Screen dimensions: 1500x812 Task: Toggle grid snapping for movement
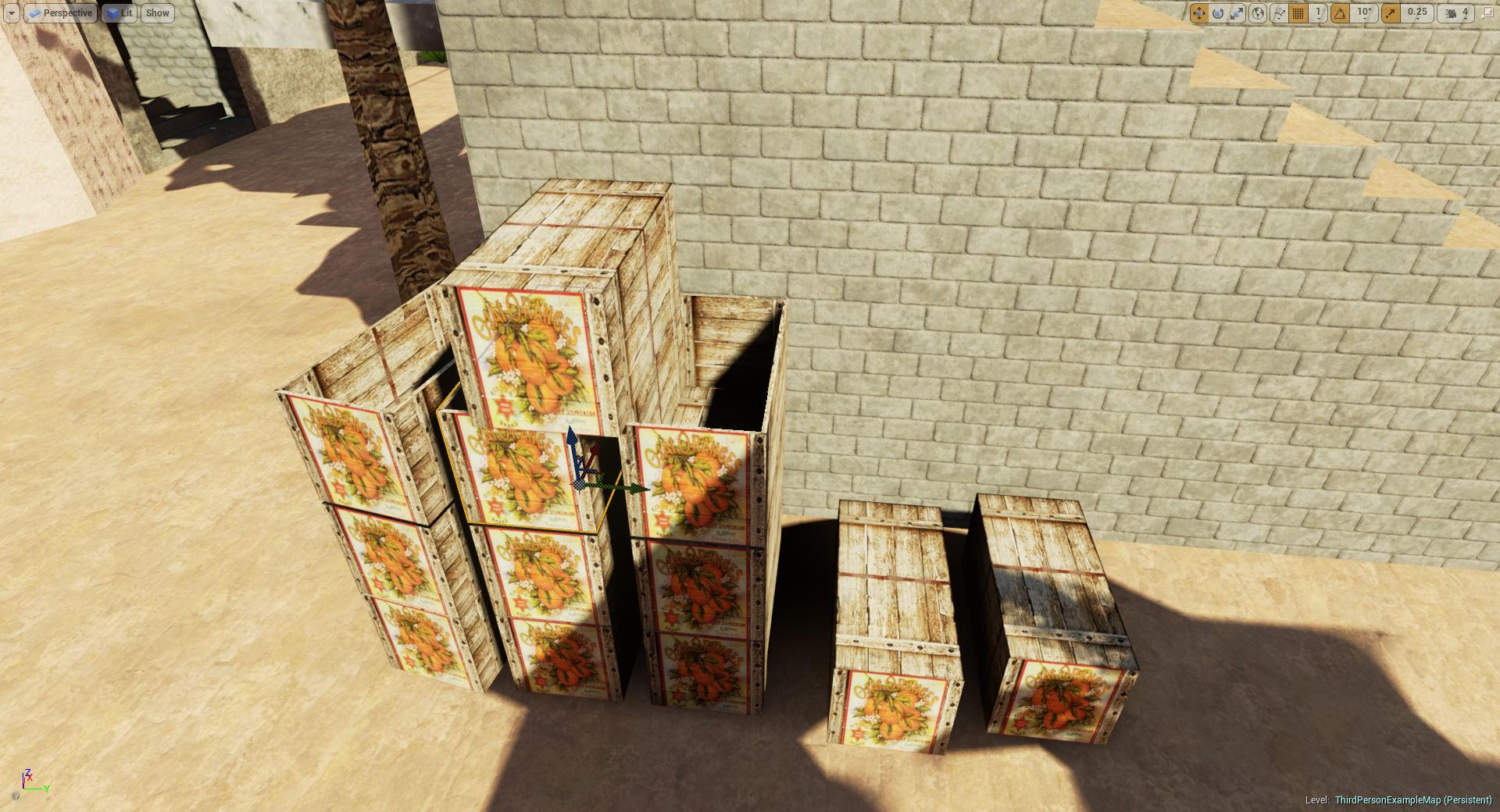coord(1298,13)
